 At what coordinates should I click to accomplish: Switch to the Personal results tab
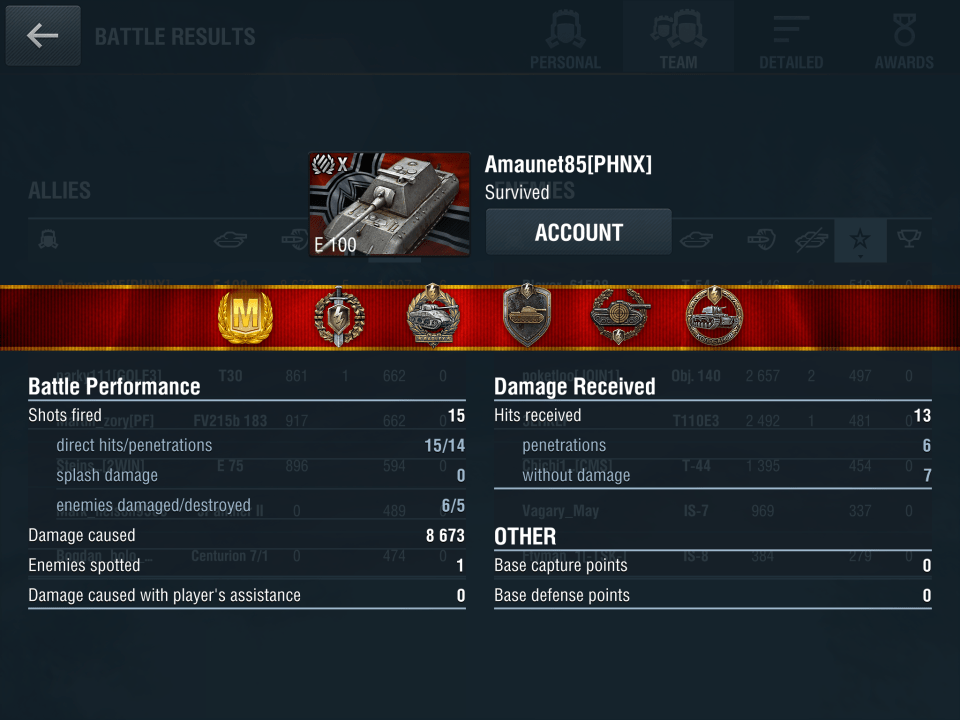565,38
